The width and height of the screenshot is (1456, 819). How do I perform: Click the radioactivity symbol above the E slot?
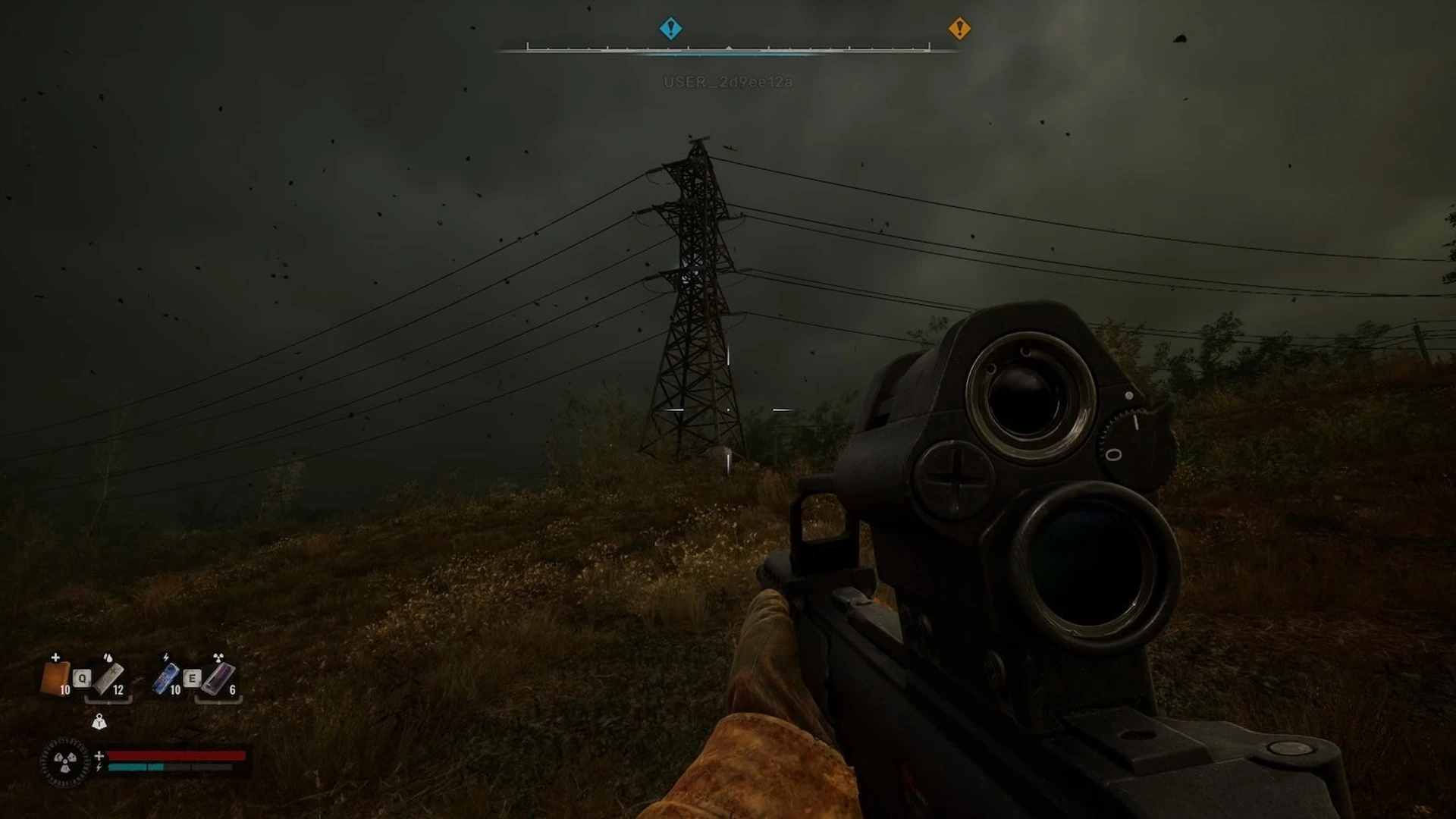(x=218, y=657)
